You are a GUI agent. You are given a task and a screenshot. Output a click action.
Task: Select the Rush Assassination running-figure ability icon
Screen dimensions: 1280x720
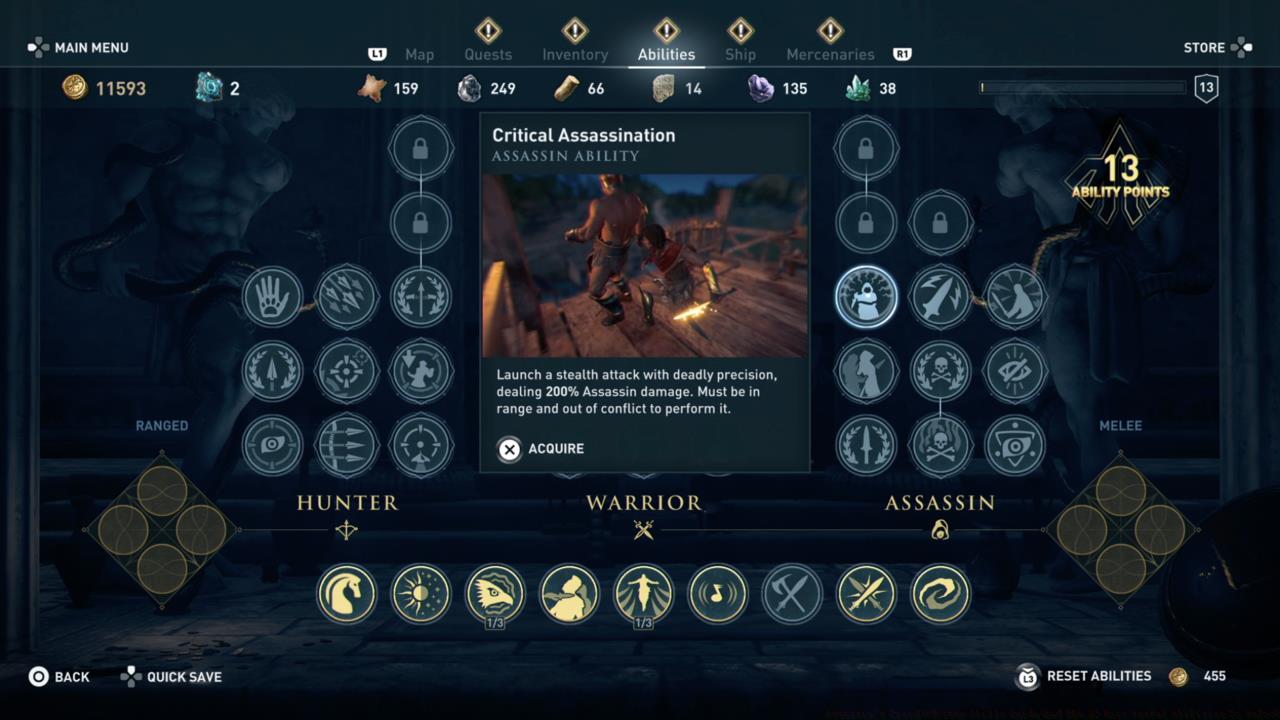pyautogui.click(x=1015, y=296)
